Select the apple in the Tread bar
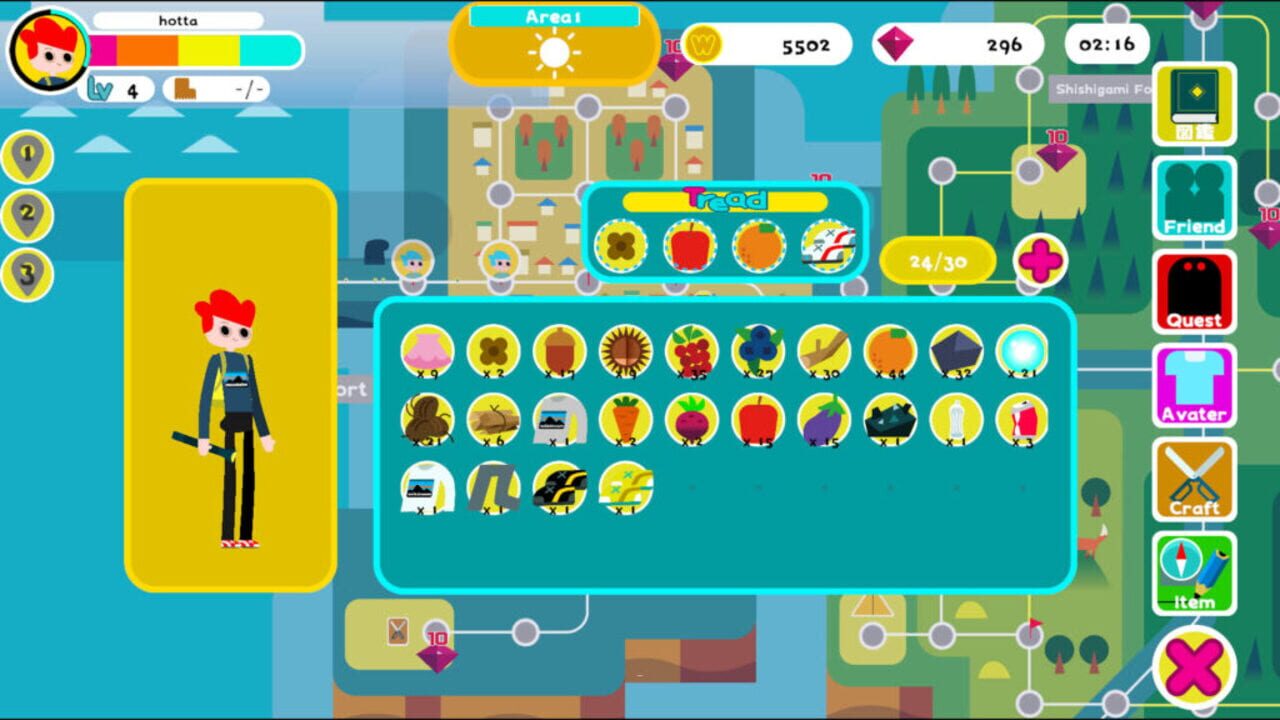 (690, 244)
